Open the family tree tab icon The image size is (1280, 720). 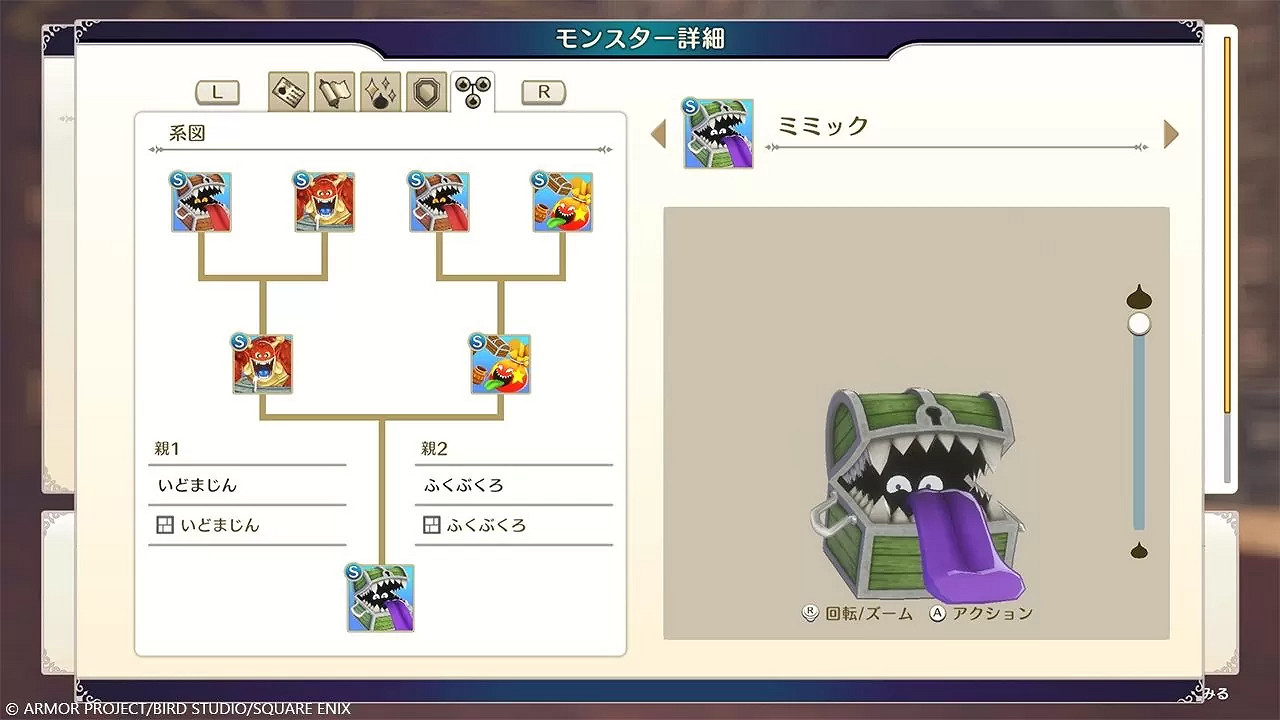[470, 89]
